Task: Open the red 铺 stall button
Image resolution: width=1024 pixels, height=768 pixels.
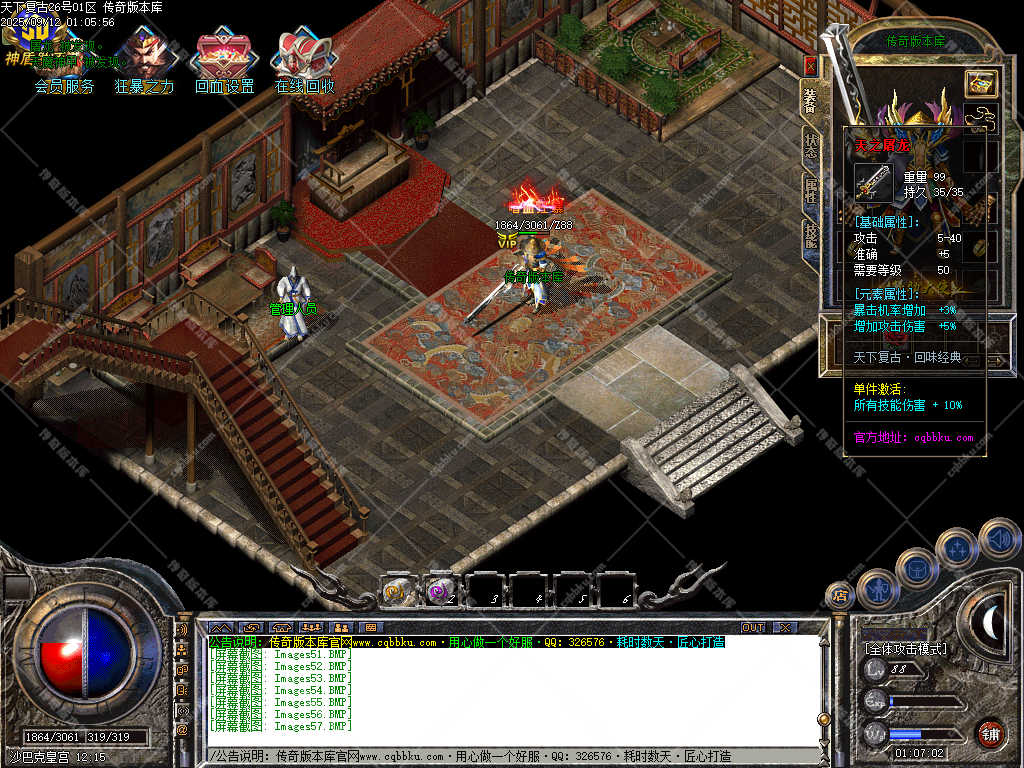Action: [990, 733]
